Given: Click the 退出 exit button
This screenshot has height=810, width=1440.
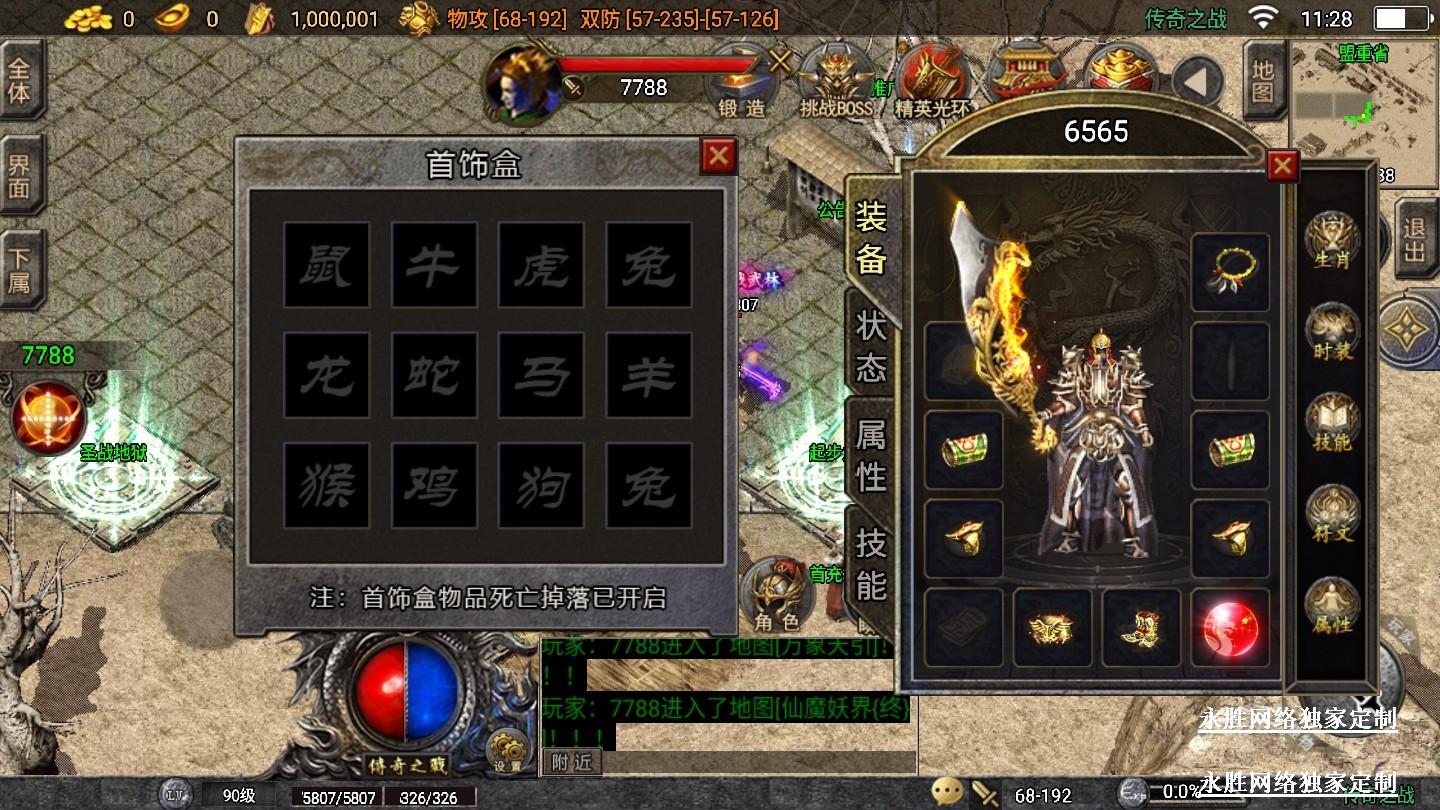Looking at the screenshot, I should [1414, 240].
